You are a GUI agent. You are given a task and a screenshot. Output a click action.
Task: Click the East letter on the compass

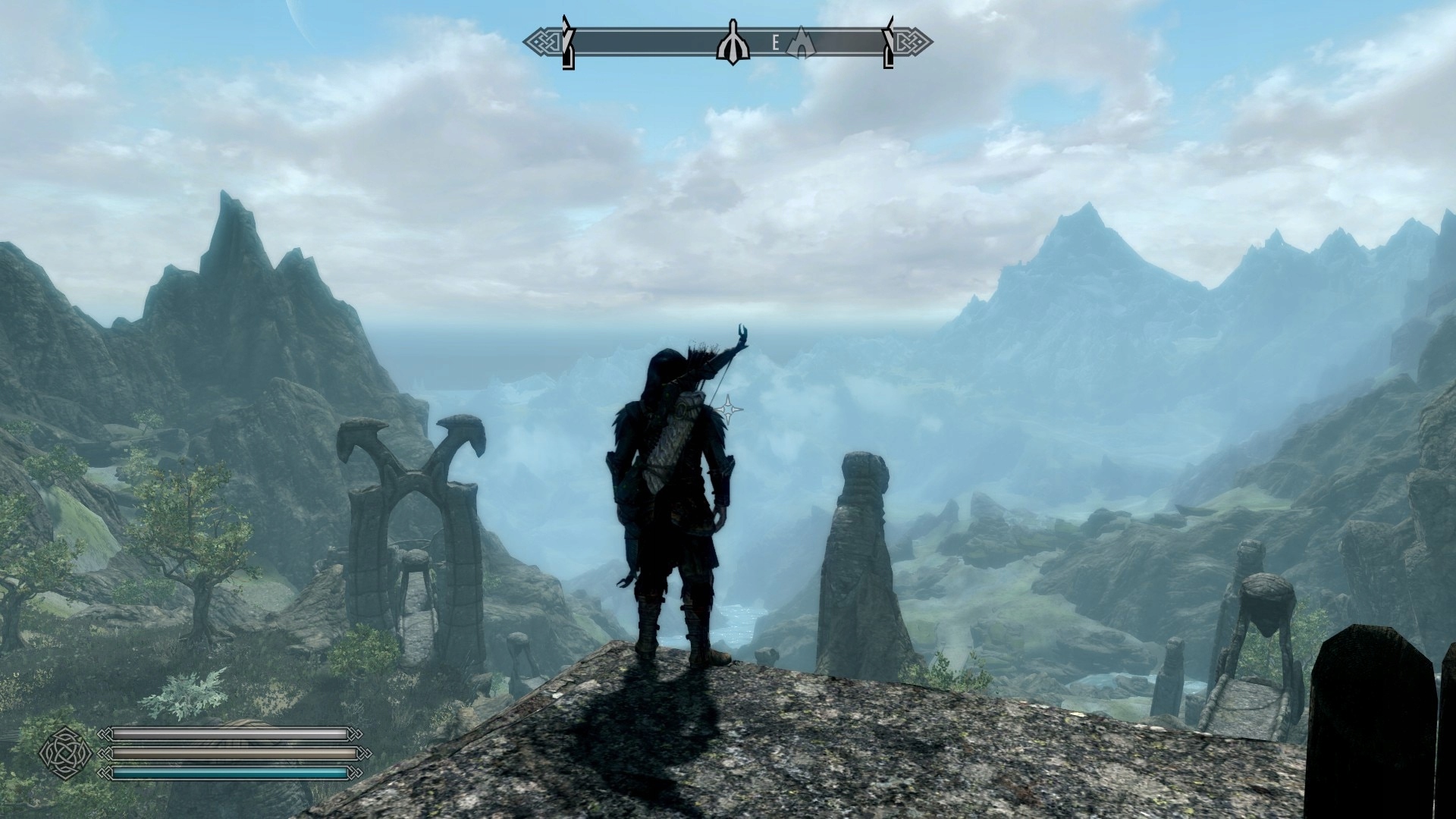pyautogui.click(x=775, y=43)
